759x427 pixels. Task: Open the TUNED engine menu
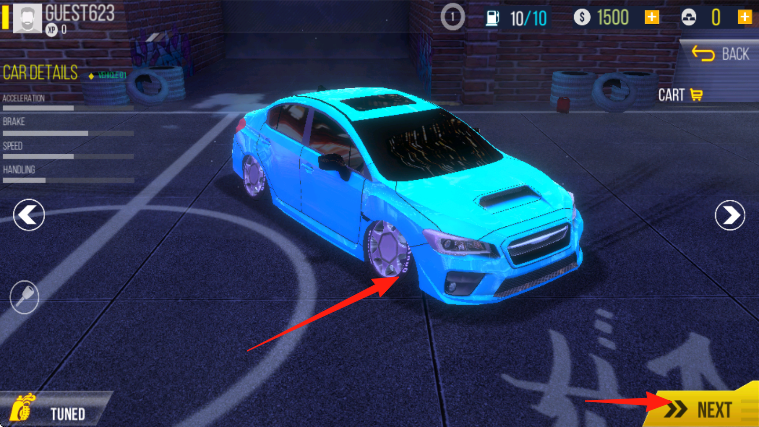[x=52, y=411]
